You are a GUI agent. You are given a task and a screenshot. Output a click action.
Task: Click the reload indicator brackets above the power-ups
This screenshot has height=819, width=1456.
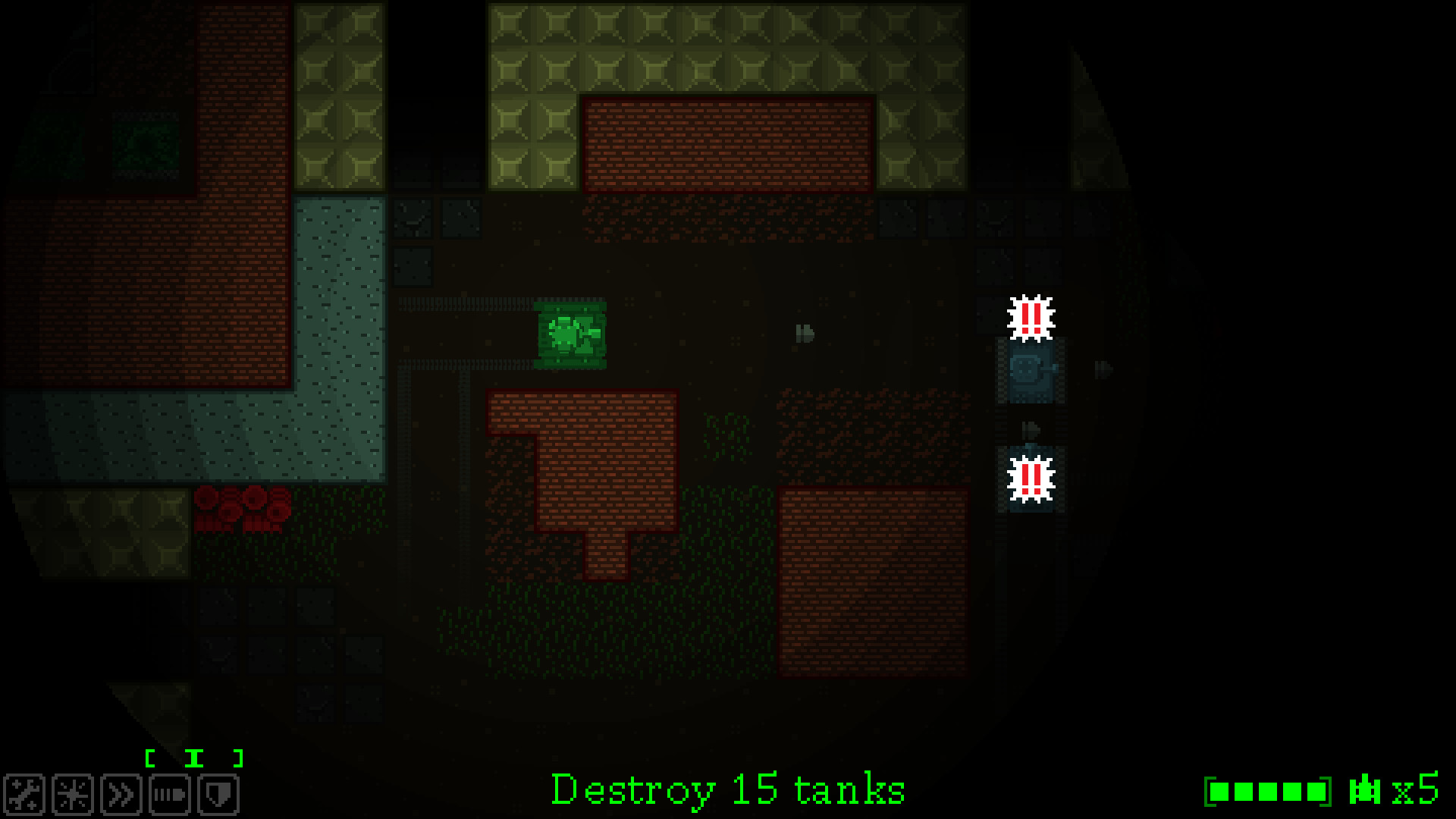tap(195, 756)
